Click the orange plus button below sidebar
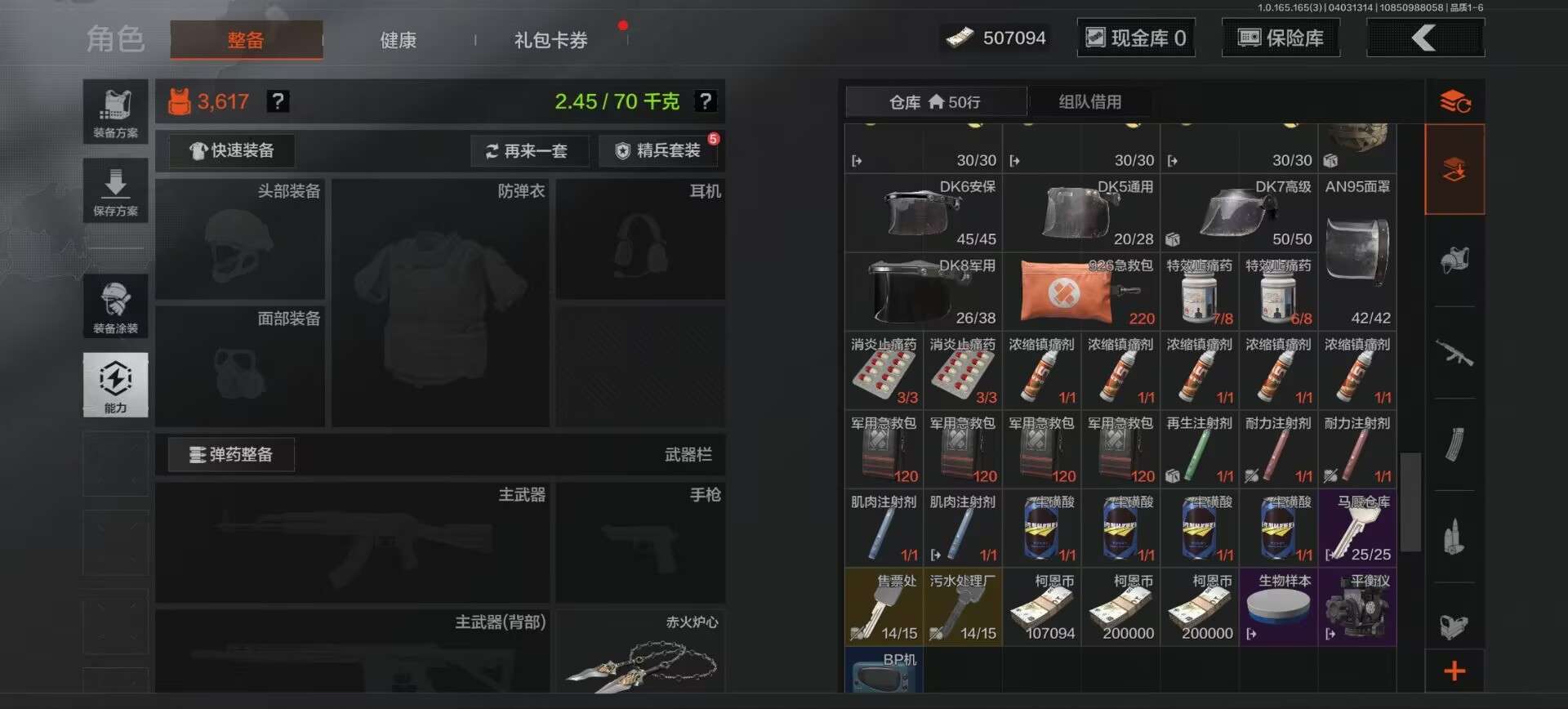Screen dimensions: 1568x709 coord(1454,671)
